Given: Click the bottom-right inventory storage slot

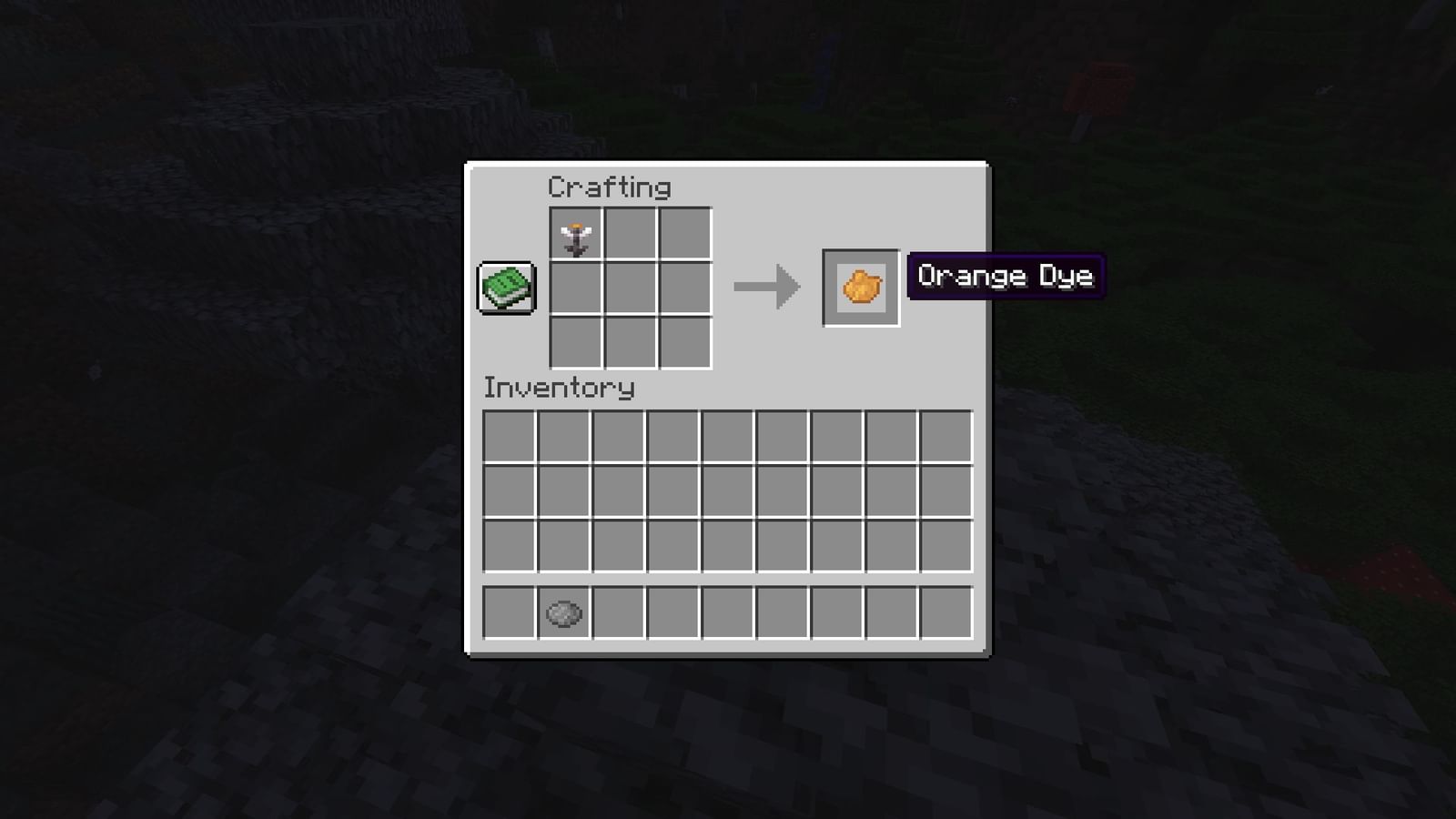Looking at the screenshot, I should (946, 546).
